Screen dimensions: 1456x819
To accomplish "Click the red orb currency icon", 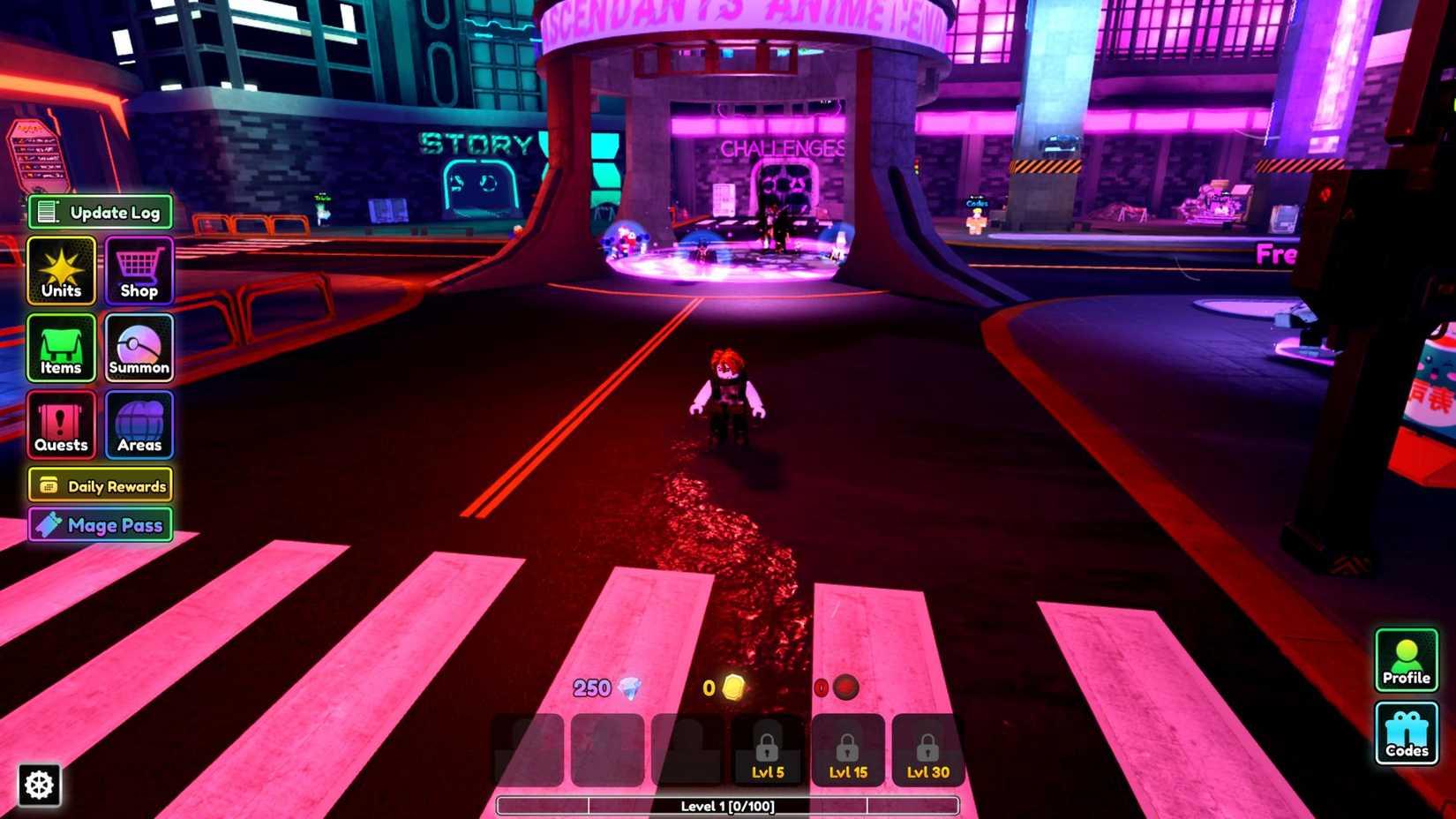I will [843, 688].
